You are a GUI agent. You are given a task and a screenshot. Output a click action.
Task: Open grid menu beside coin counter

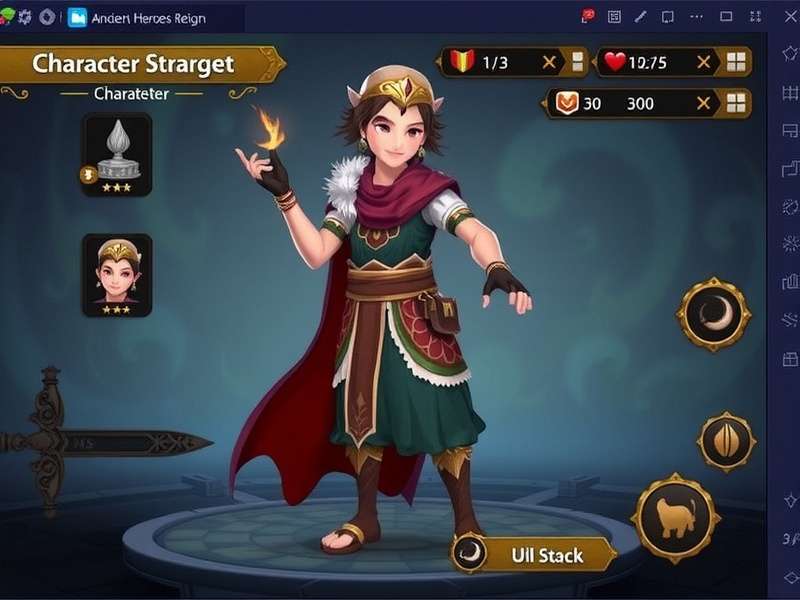coord(737,103)
